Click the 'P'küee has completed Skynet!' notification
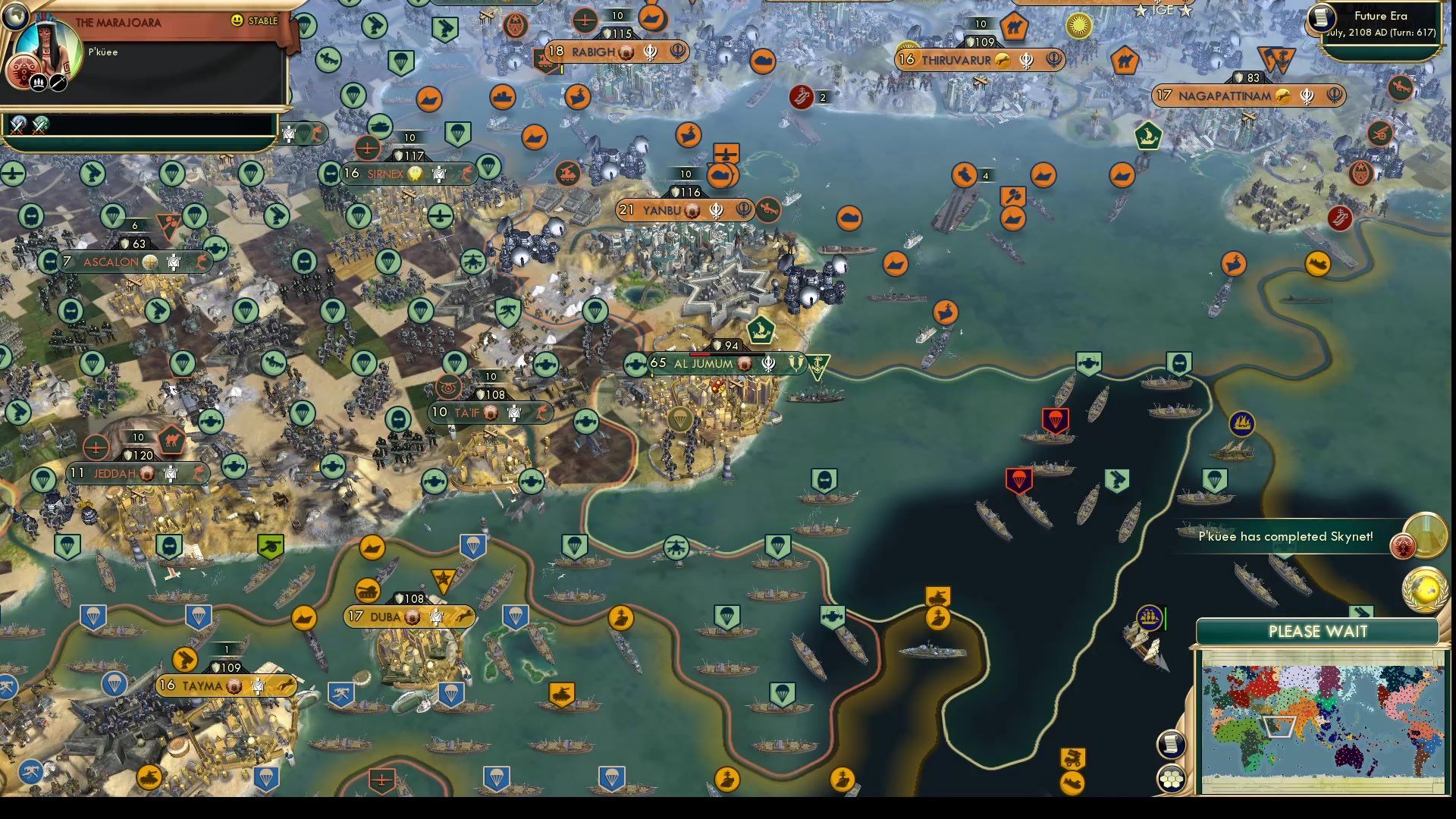 [1285, 535]
